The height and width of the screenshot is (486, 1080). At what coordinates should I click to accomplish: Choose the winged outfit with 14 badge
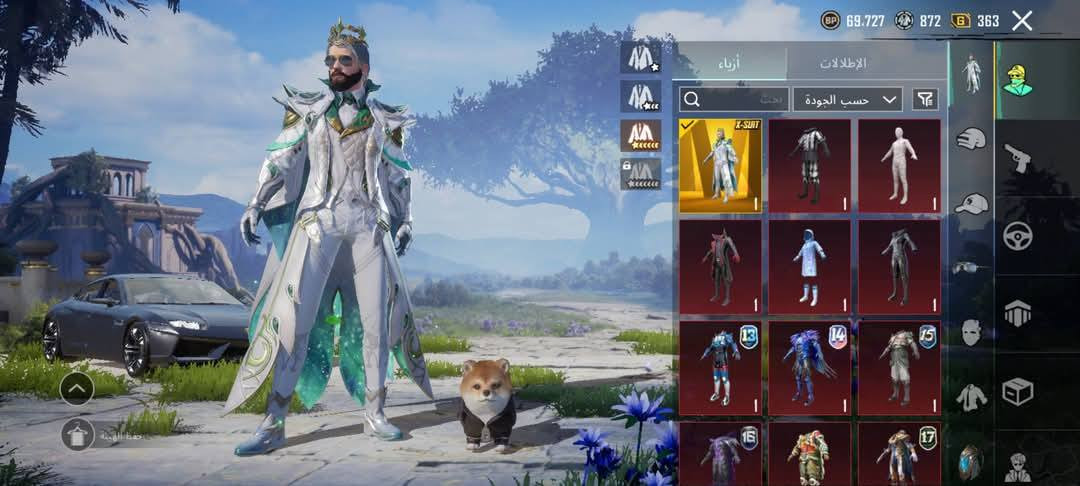pos(809,368)
